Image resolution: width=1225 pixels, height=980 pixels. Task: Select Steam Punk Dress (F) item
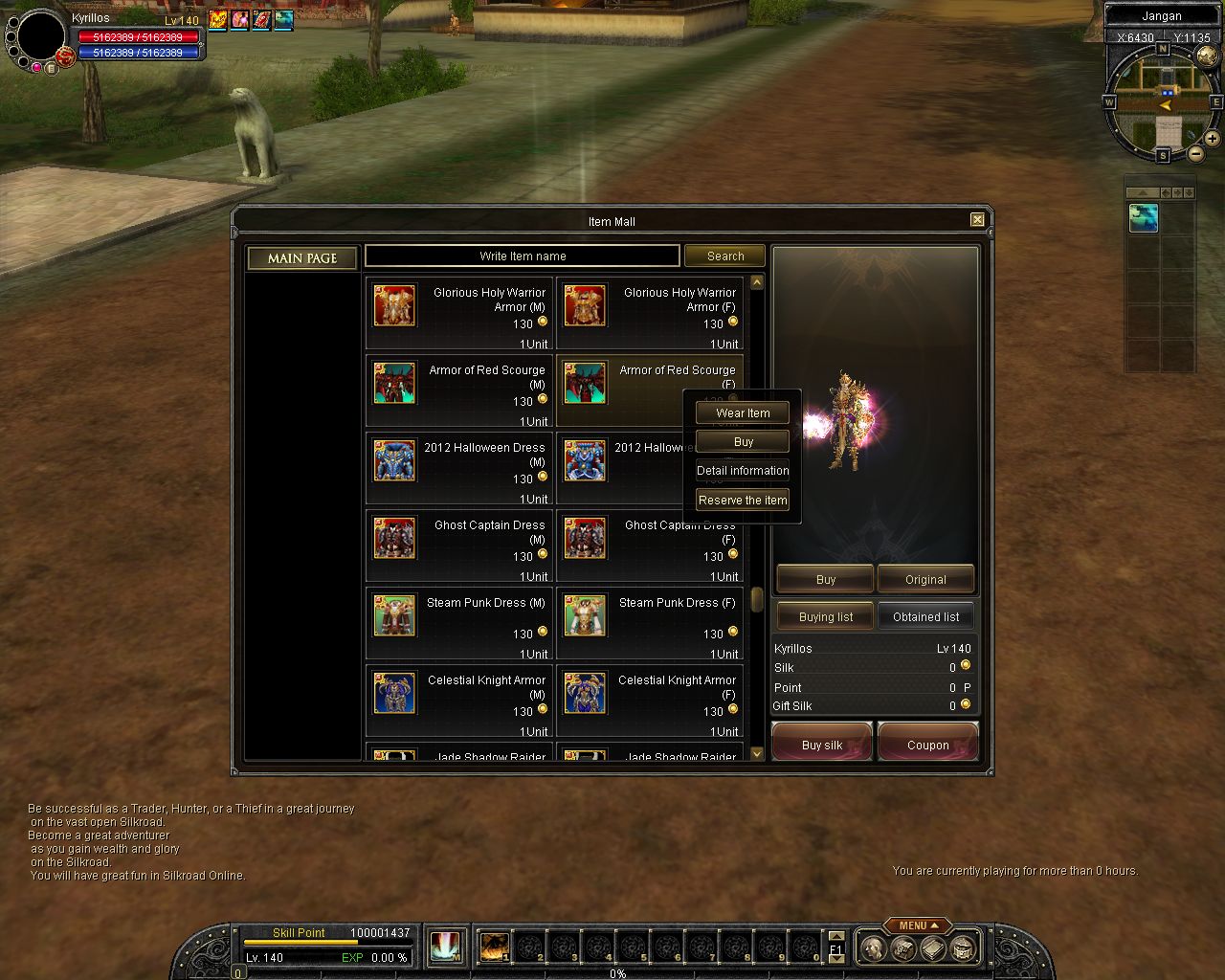coord(649,624)
